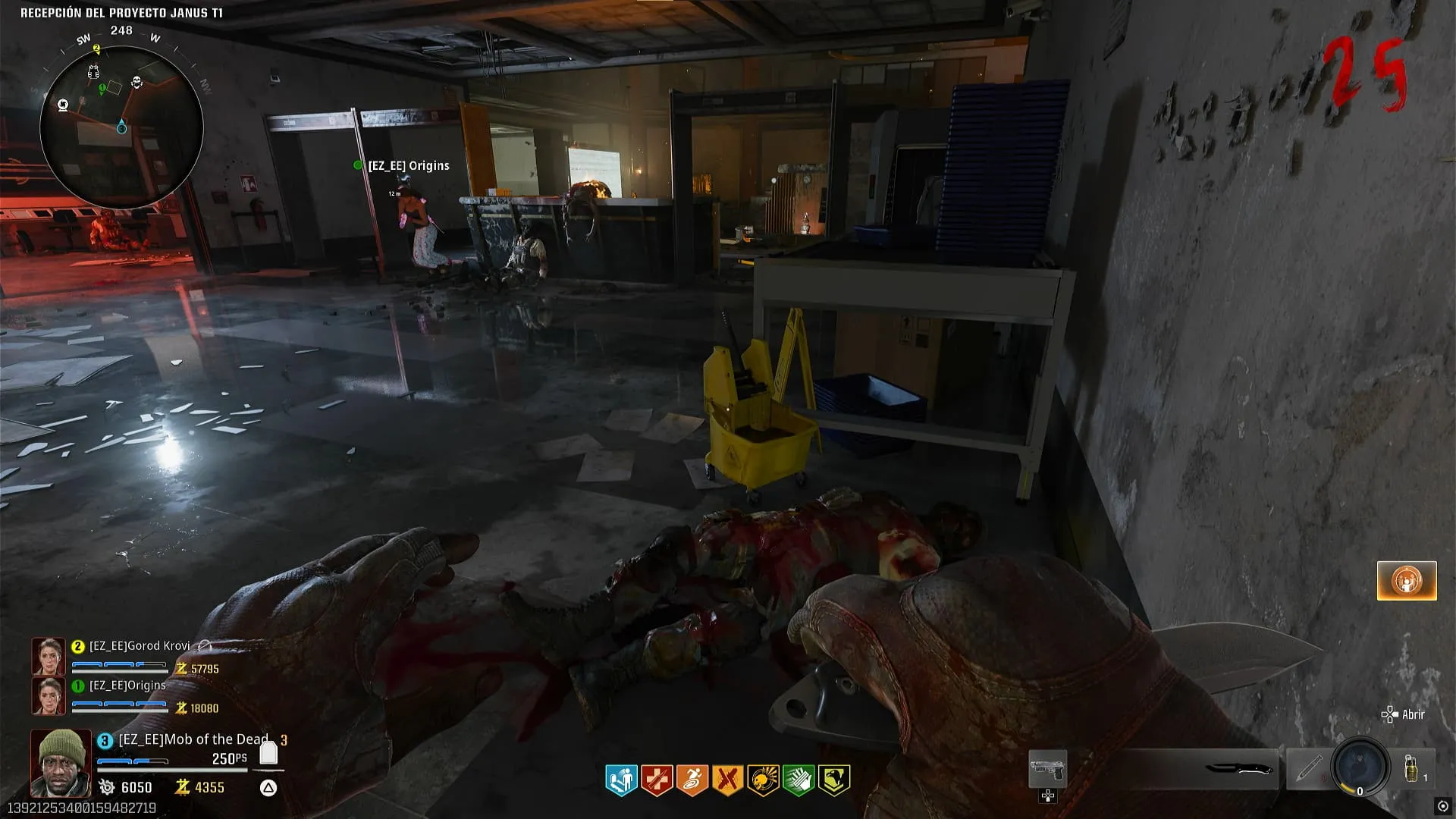Click the eagle head perk icon
The height and width of the screenshot is (819, 1456).
[x=833, y=780]
